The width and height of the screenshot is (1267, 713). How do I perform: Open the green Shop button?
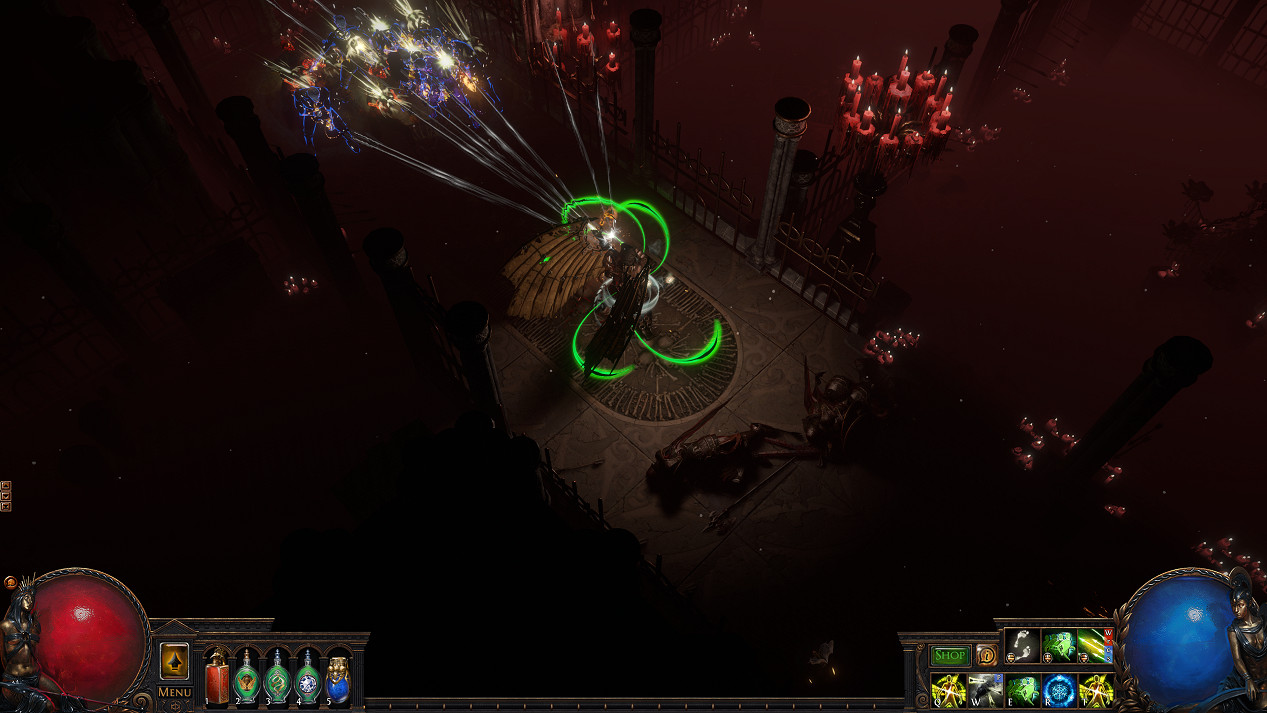pos(950,656)
